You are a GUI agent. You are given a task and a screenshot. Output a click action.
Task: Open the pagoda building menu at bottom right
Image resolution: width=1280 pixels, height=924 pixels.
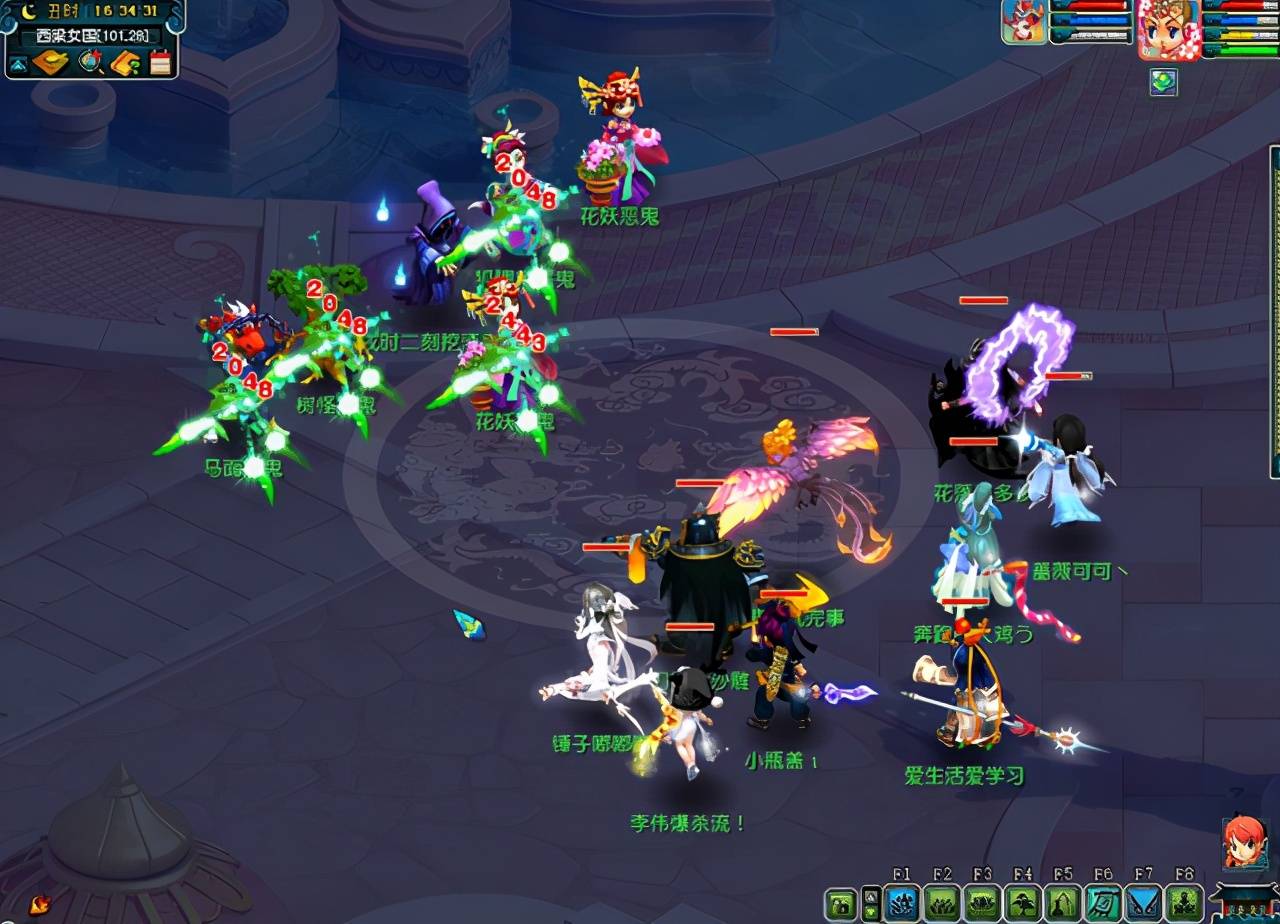click(1244, 903)
